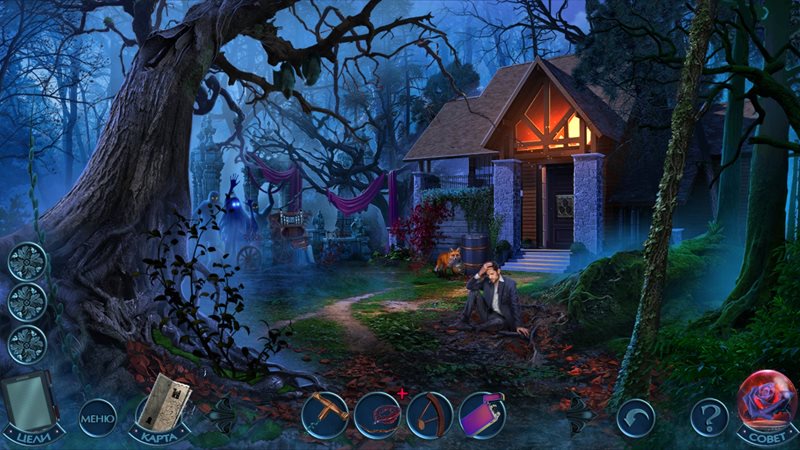
Task: Select the hammer tool in inventory
Action: coord(325,414)
